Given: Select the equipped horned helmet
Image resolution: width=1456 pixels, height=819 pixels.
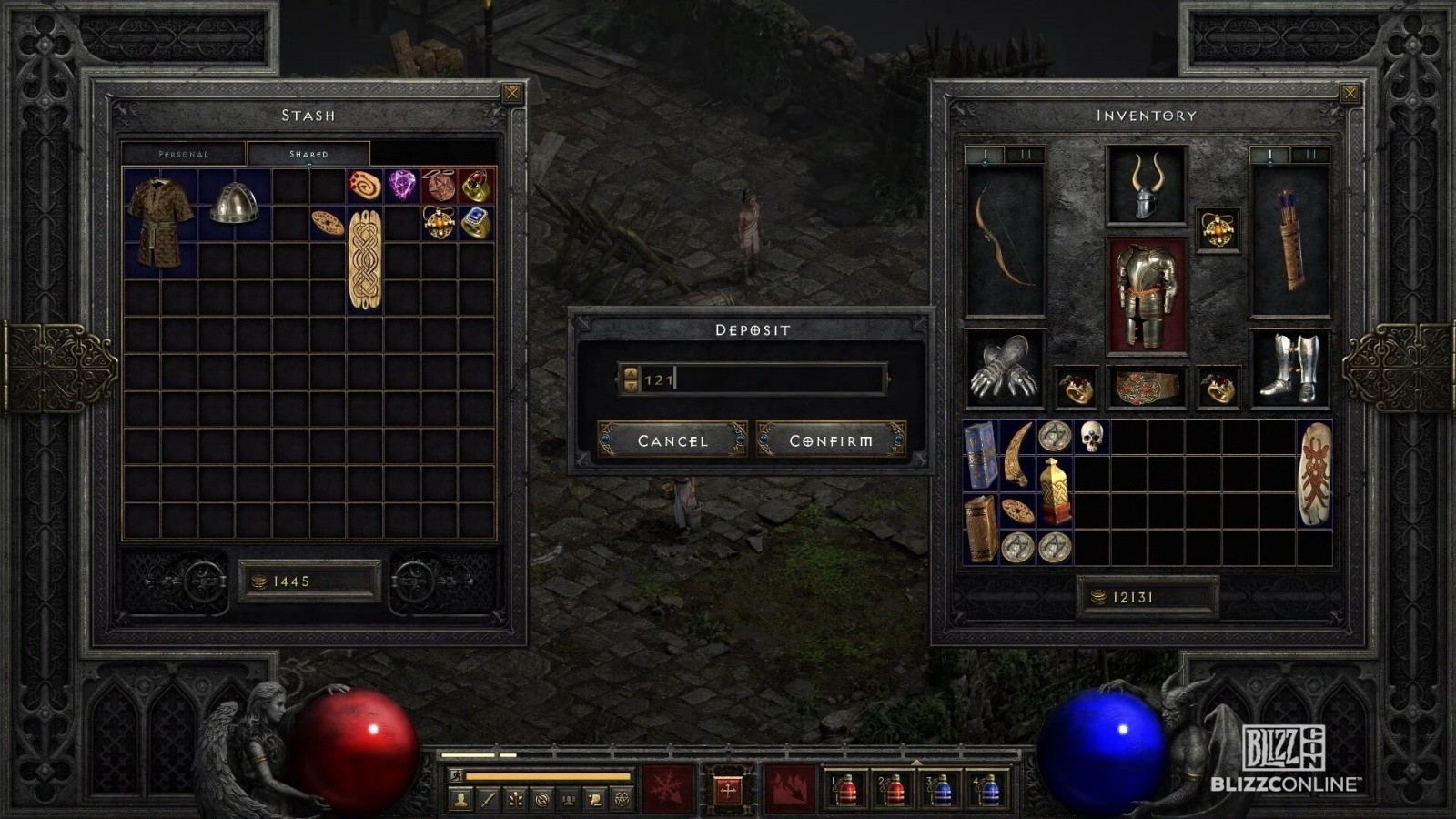Looking at the screenshot, I should point(1146,187).
